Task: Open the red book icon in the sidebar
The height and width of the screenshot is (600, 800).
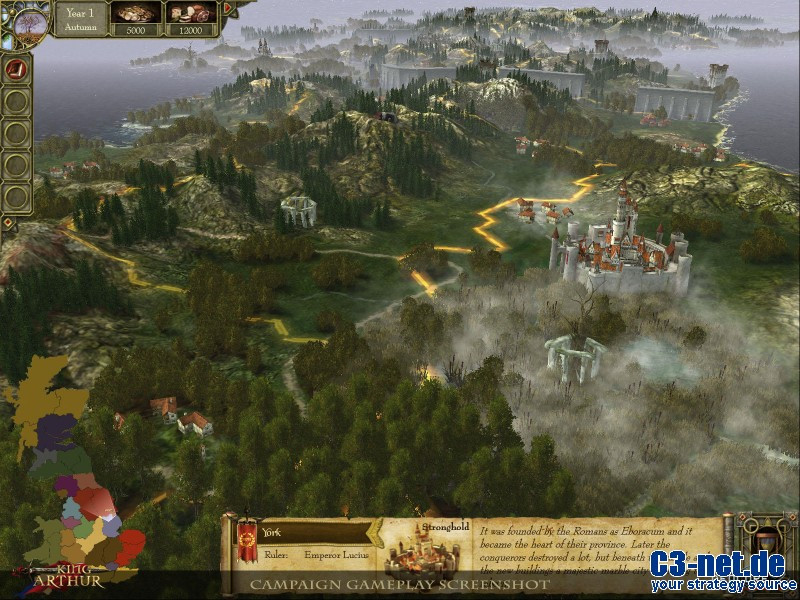Action: click(x=16, y=69)
